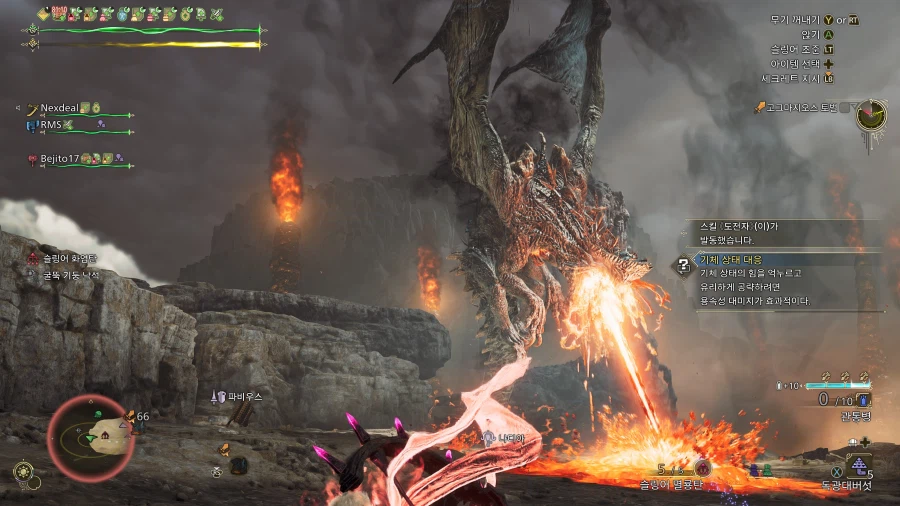Open the circular minimap
Image resolution: width=900 pixels, height=506 pixels.
91,437
